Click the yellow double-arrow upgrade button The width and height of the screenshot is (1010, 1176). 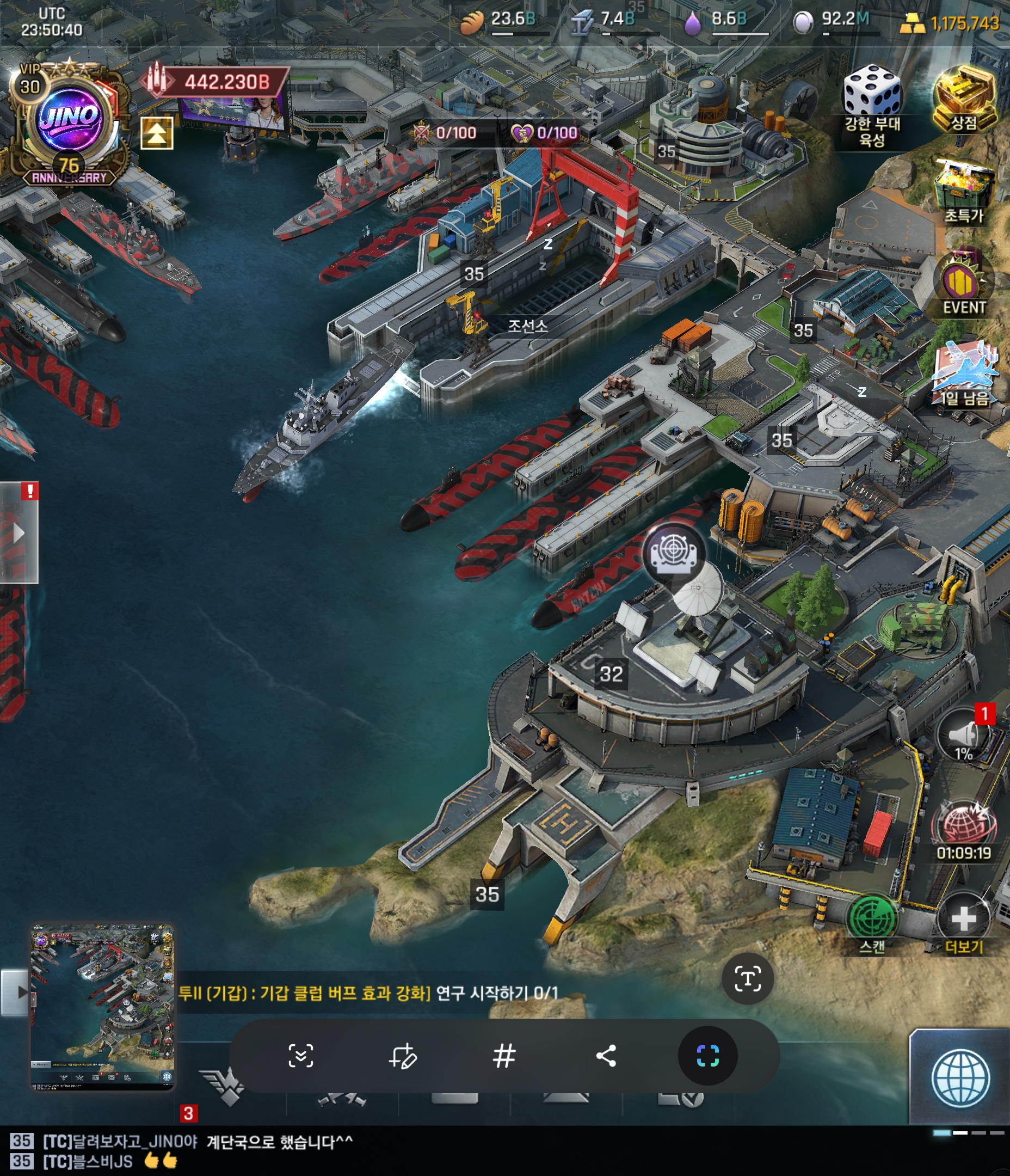coord(157,133)
